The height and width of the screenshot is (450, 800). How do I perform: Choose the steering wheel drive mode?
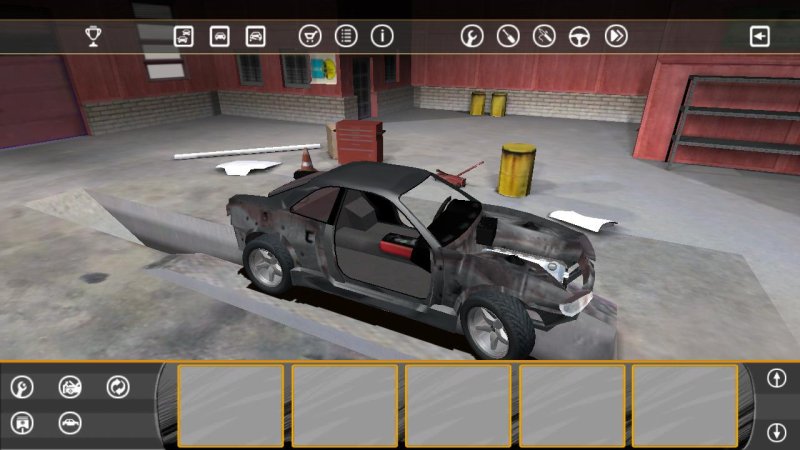point(580,37)
